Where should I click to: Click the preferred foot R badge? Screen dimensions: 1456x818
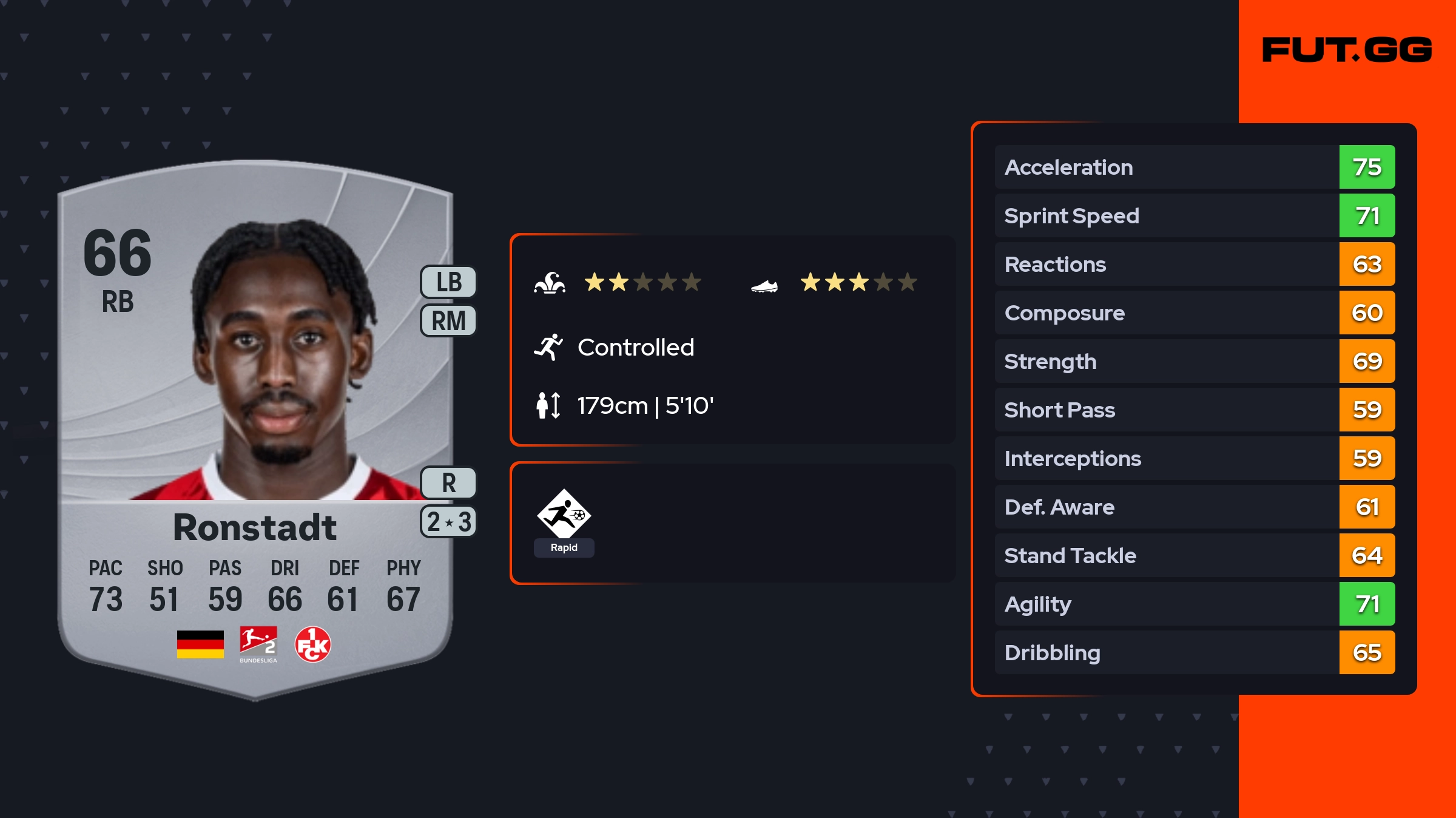coord(449,483)
